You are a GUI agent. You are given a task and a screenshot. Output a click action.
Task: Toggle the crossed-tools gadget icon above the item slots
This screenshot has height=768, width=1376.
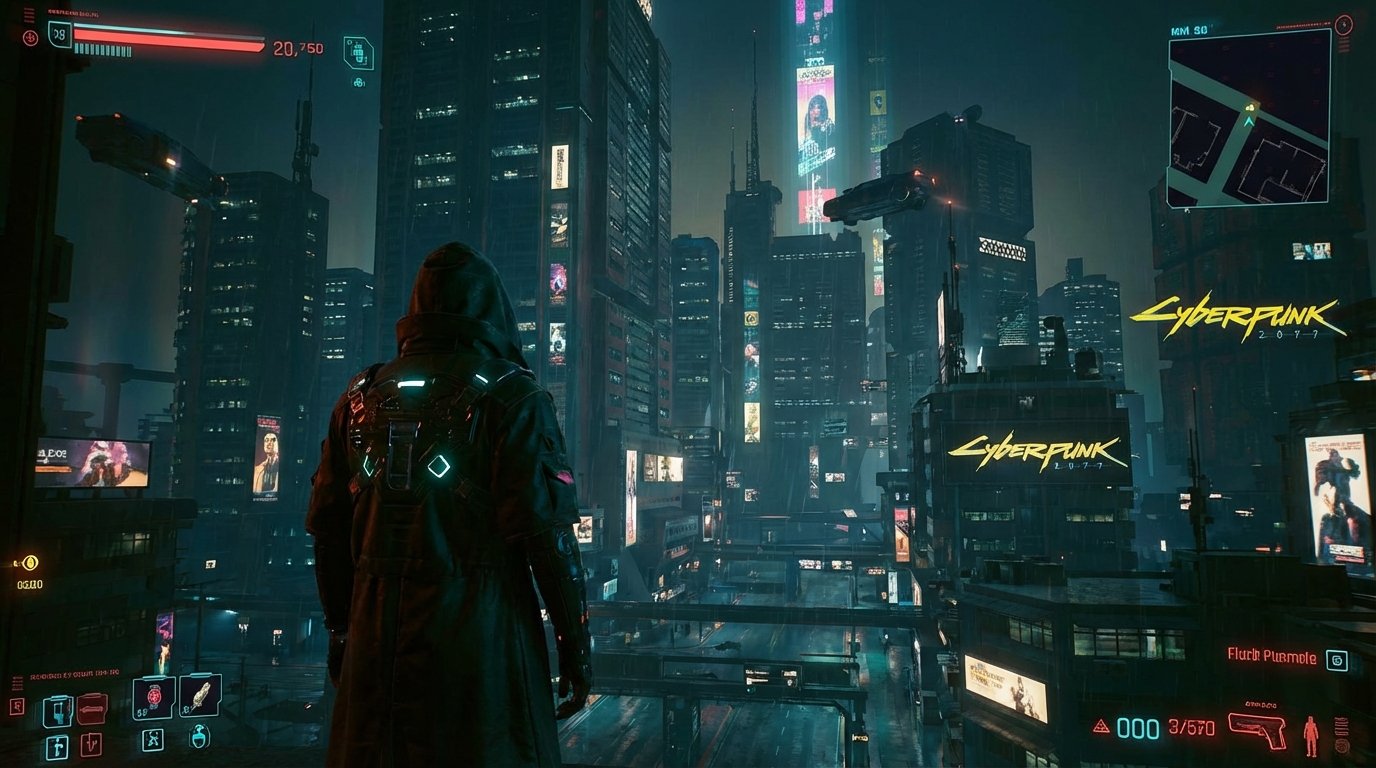(153, 740)
